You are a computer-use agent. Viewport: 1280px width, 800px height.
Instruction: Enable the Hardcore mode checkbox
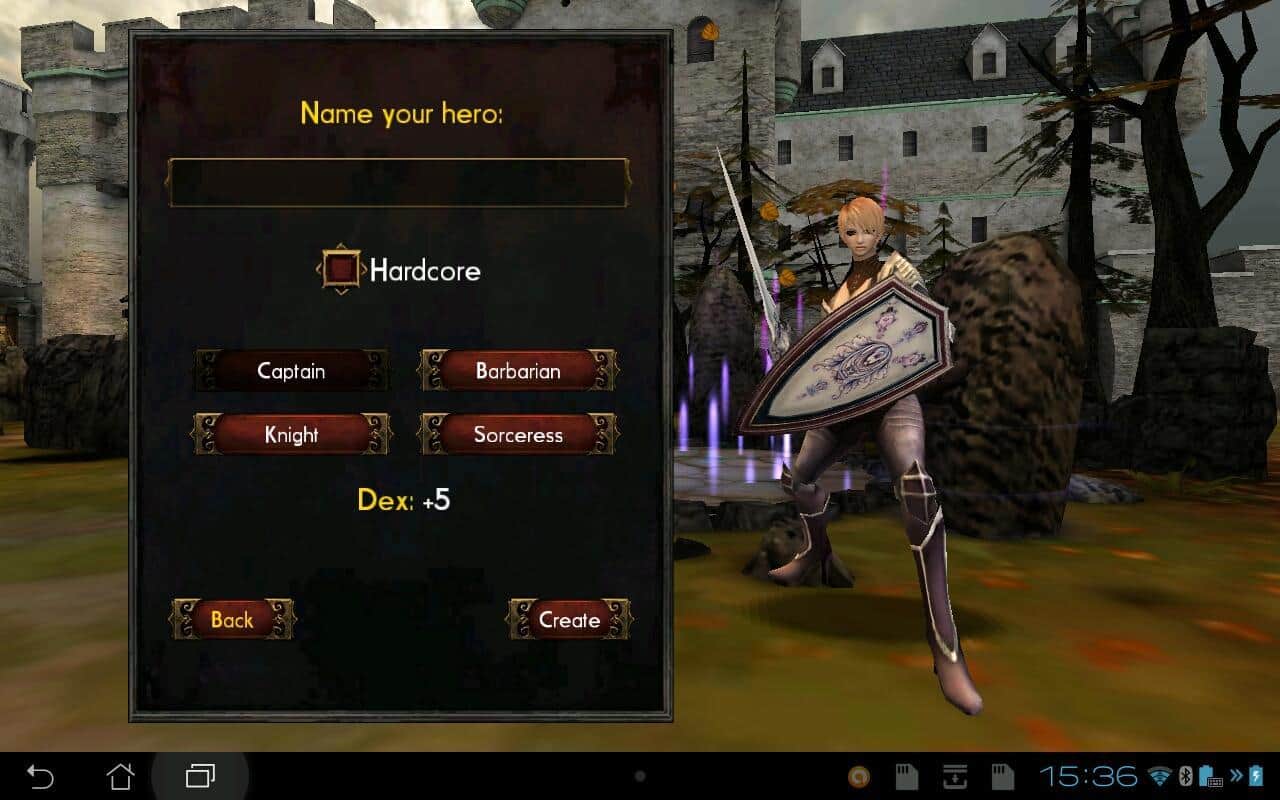coord(342,269)
